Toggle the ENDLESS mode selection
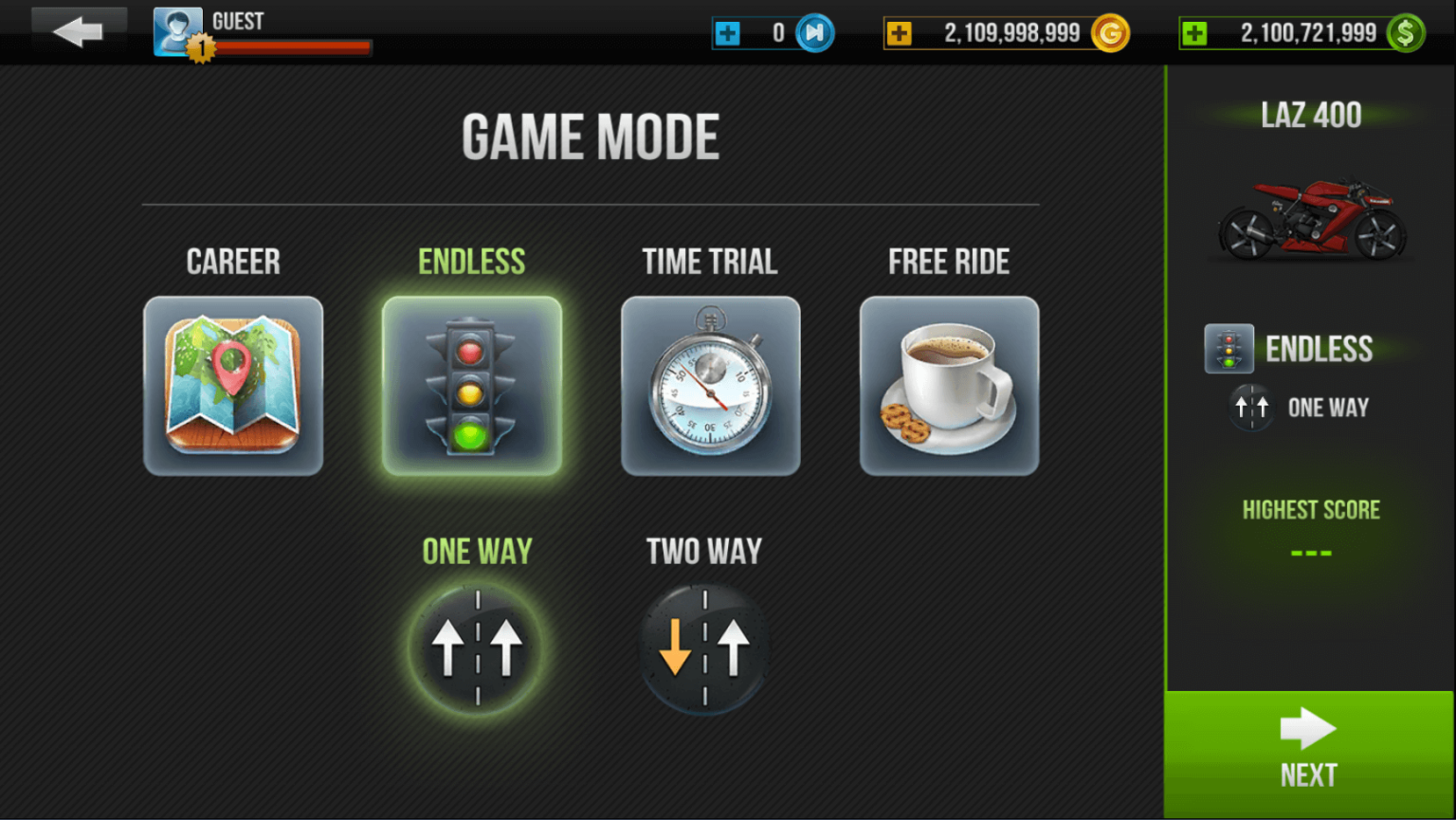 pyautogui.click(x=472, y=261)
